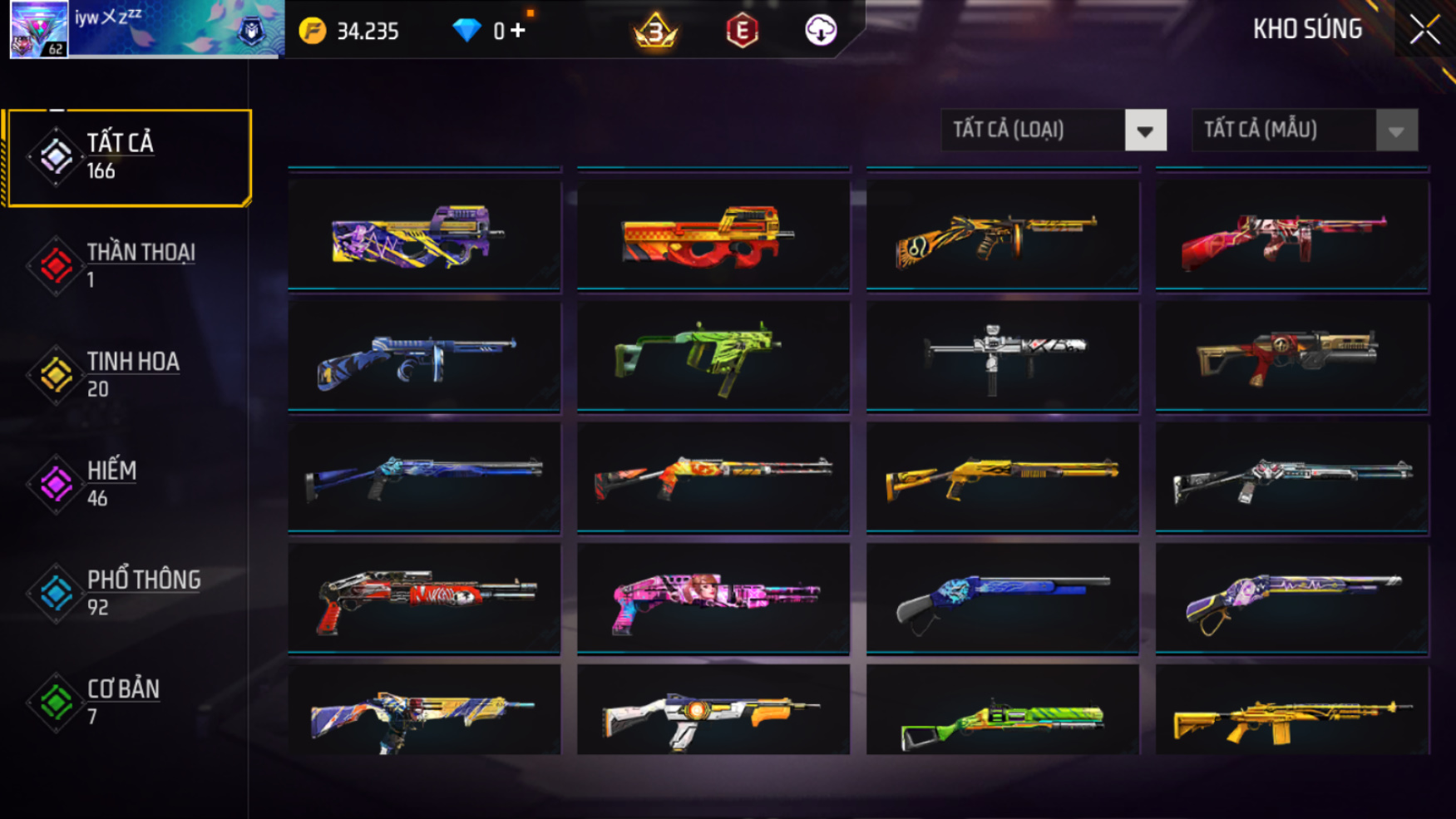Click the red E hexagon badge

[742, 31]
